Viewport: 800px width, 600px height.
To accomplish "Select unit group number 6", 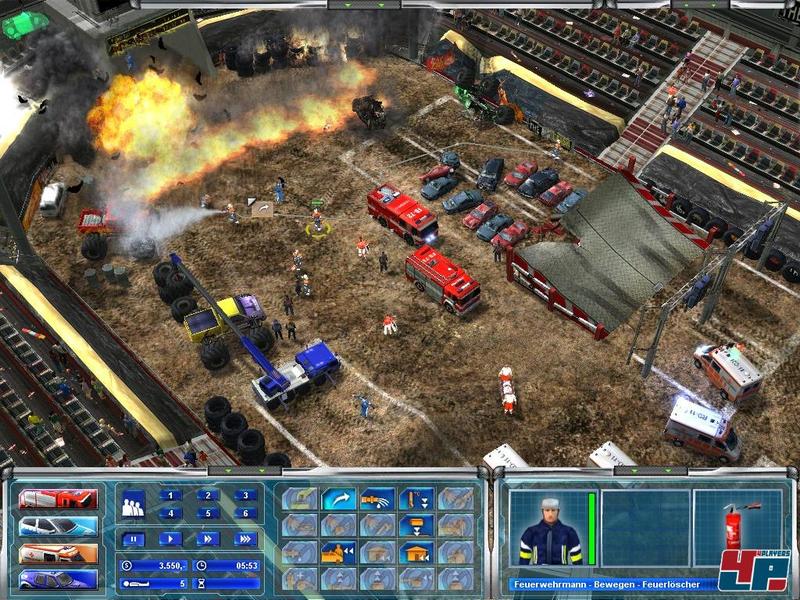I will tap(245, 514).
